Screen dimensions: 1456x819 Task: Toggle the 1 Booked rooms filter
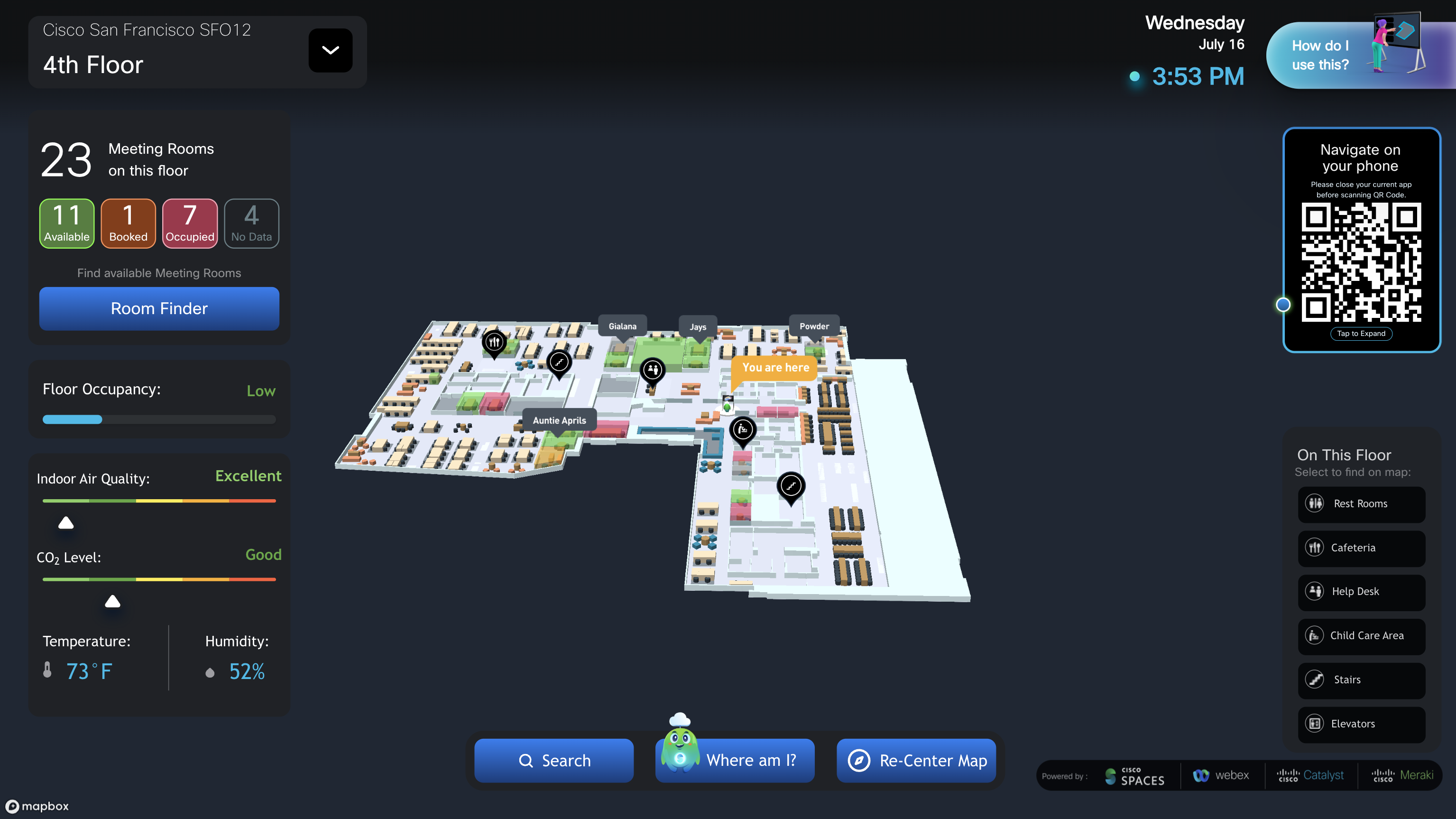pyautogui.click(x=128, y=223)
